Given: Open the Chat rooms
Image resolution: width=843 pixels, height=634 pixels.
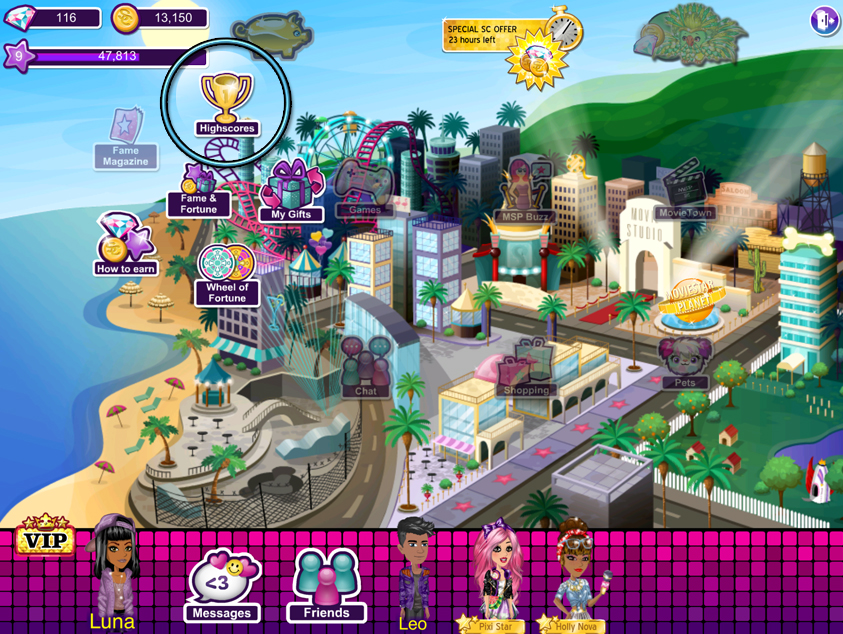Looking at the screenshot, I should point(365,366).
